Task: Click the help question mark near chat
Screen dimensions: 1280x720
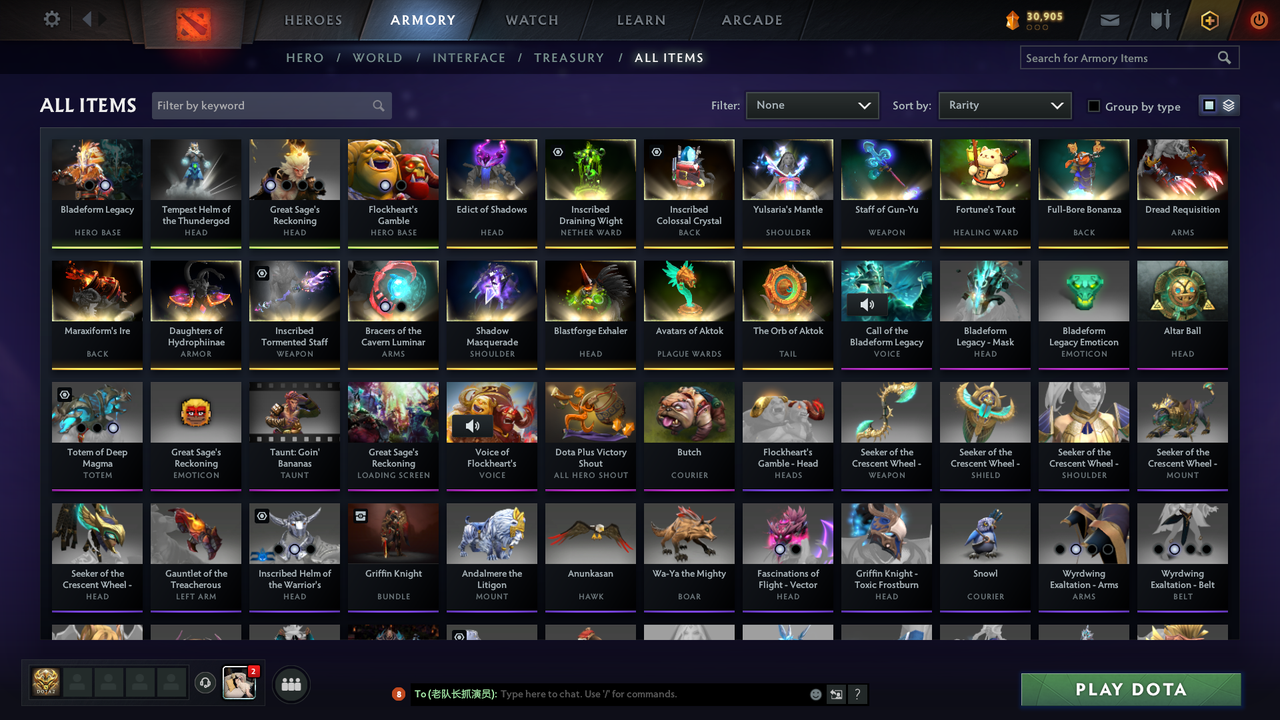Action: point(857,694)
